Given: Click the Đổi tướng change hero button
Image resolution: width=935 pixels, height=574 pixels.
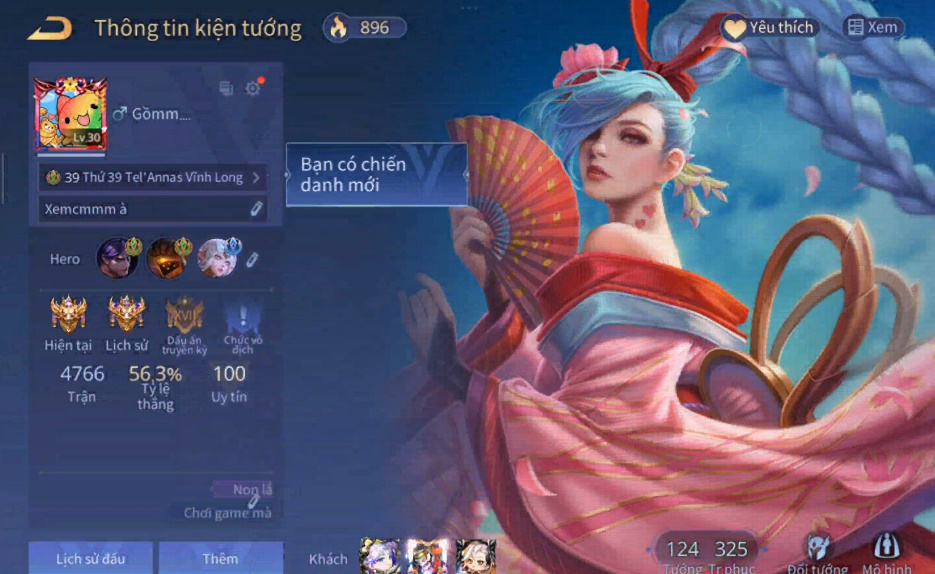Looking at the screenshot, I should [818, 552].
